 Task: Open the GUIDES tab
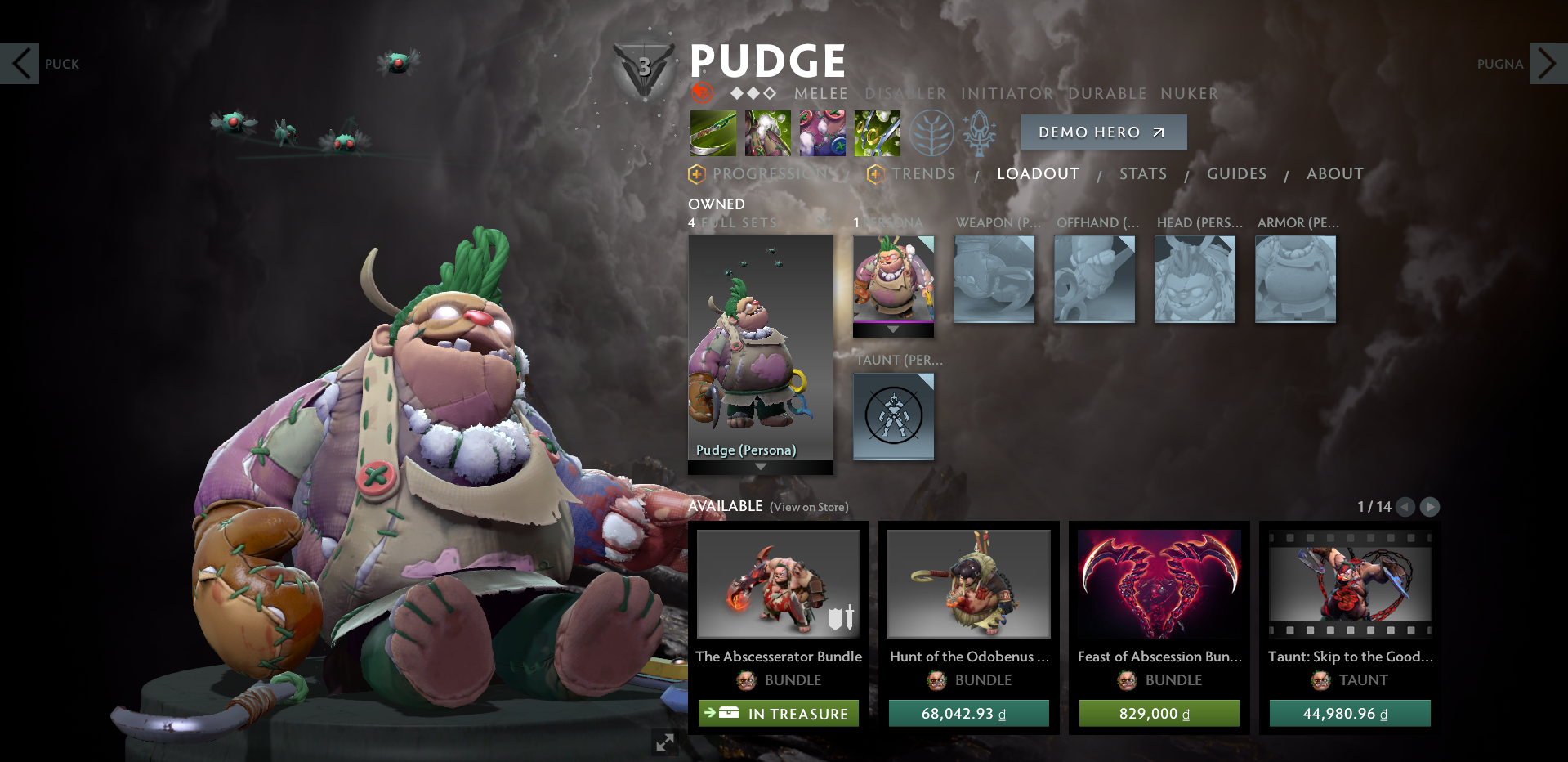coord(1236,173)
